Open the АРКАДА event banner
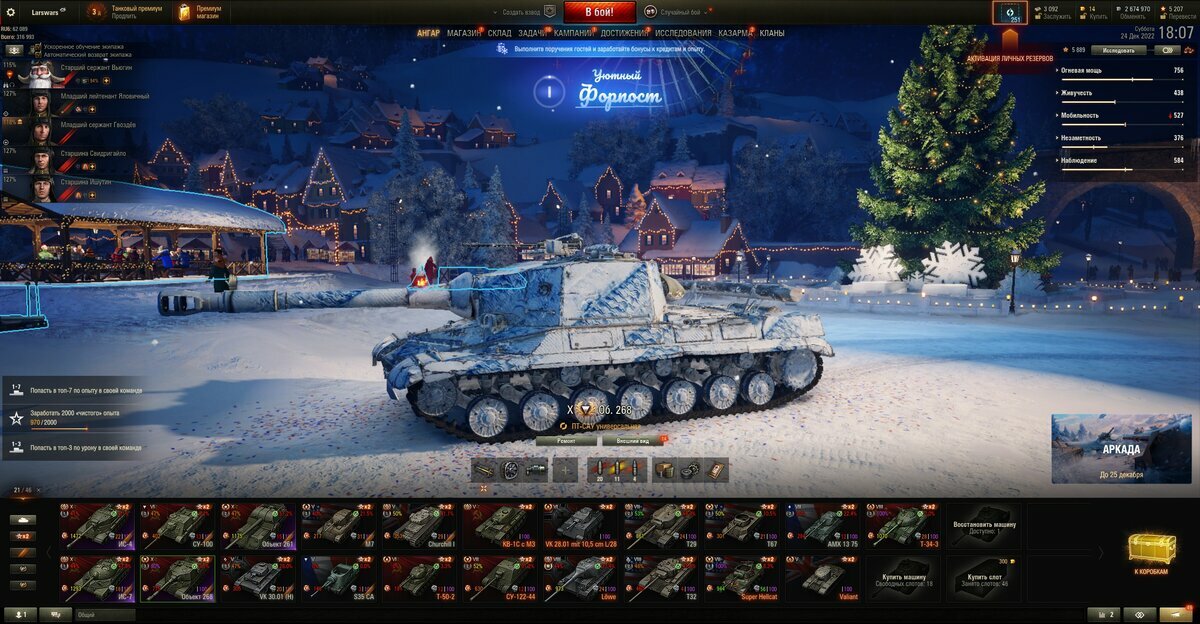This screenshot has width=1200, height=624. click(x=1121, y=448)
